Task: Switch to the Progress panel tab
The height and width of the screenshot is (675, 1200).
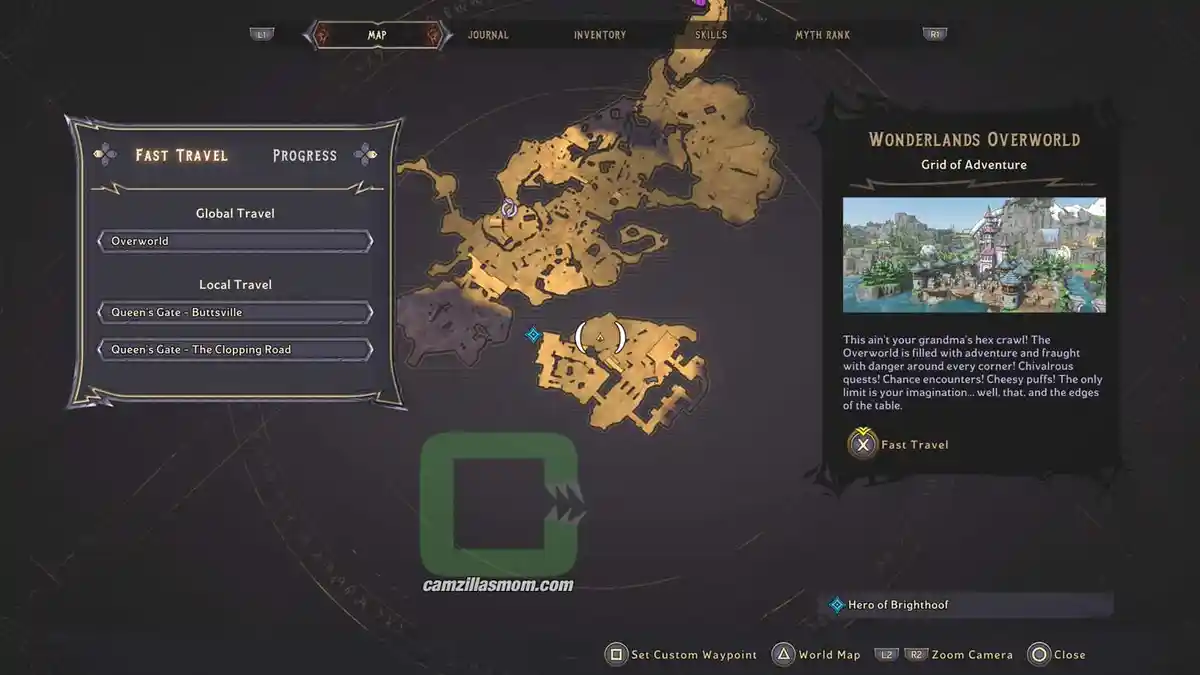Action: 305,155
